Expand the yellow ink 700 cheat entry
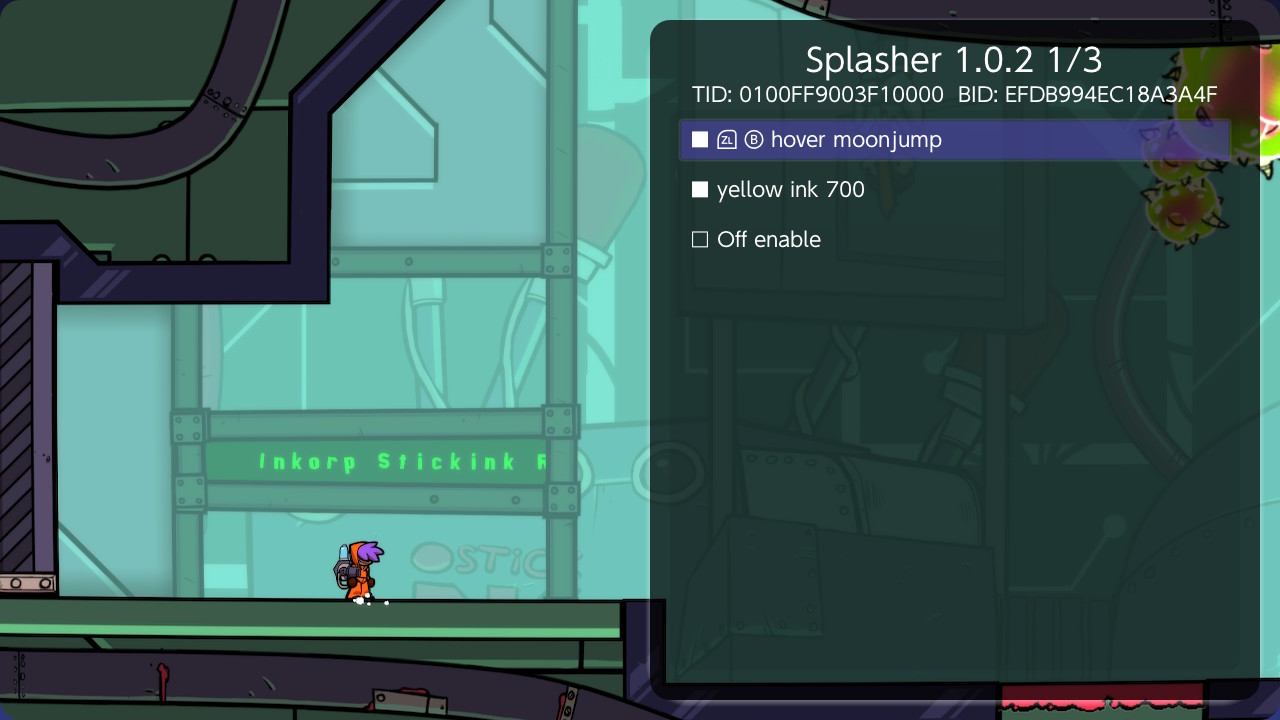 tap(790, 189)
